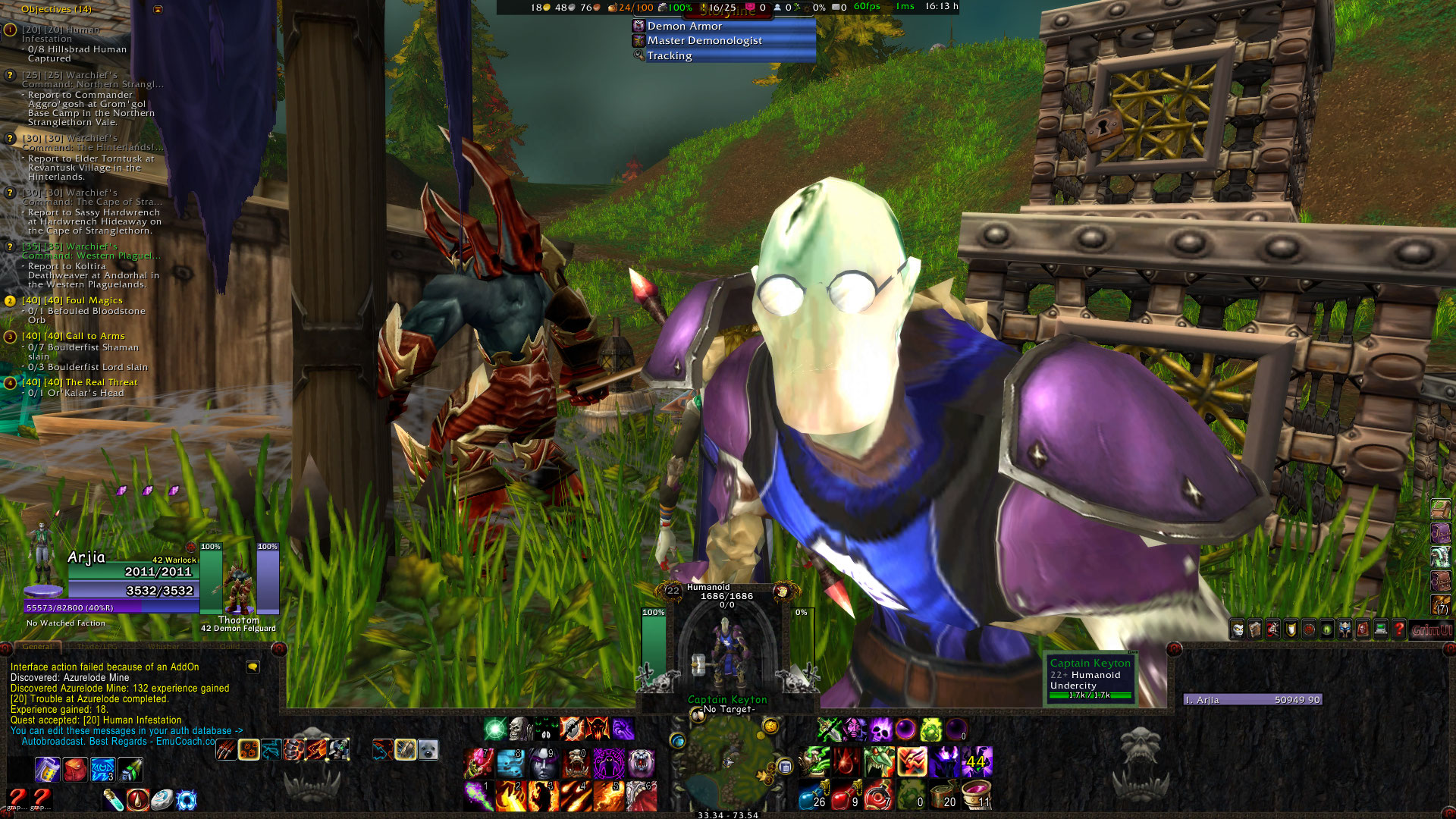This screenshot has width=1456, height=819.
Task: Open the character info micro button
Action: click(1238, 629)
